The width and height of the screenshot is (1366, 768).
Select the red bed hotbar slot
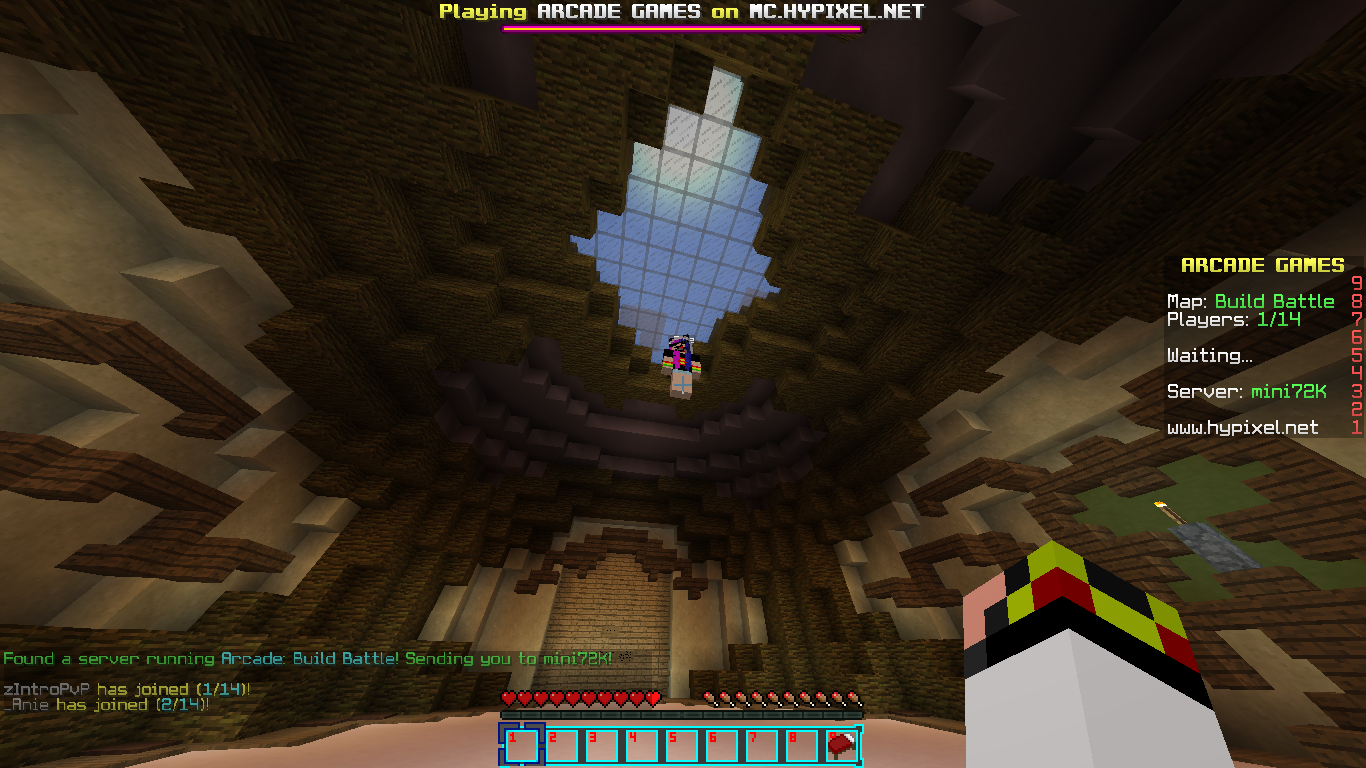pyautogui.click(x=841, y=745)
